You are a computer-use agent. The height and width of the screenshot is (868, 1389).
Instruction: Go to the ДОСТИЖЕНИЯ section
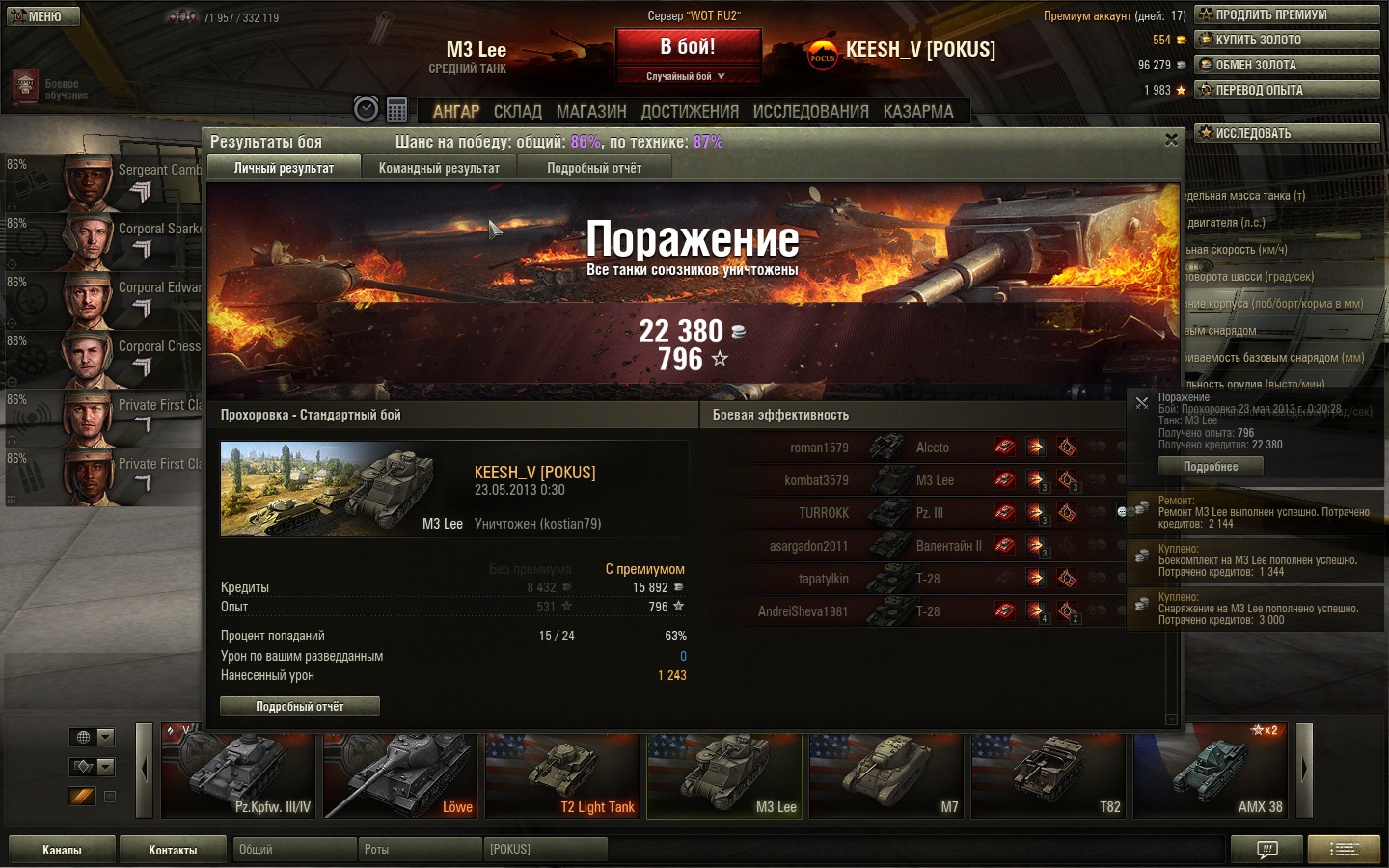[x=690, y=112]
